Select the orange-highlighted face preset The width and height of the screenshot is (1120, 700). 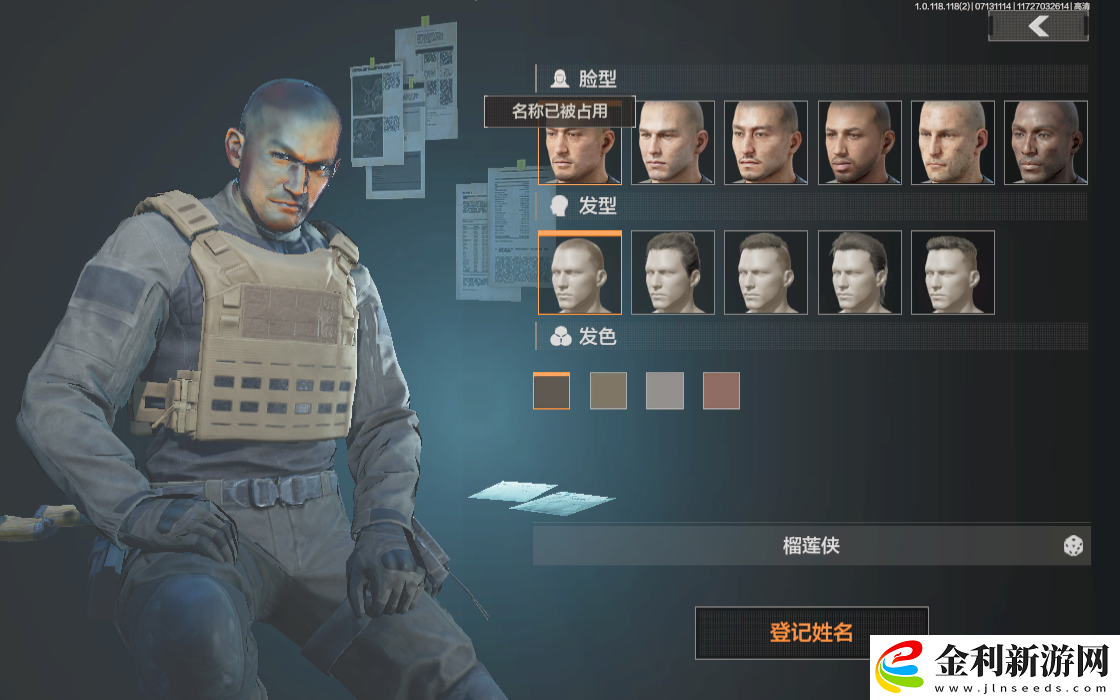click(579, 148)
